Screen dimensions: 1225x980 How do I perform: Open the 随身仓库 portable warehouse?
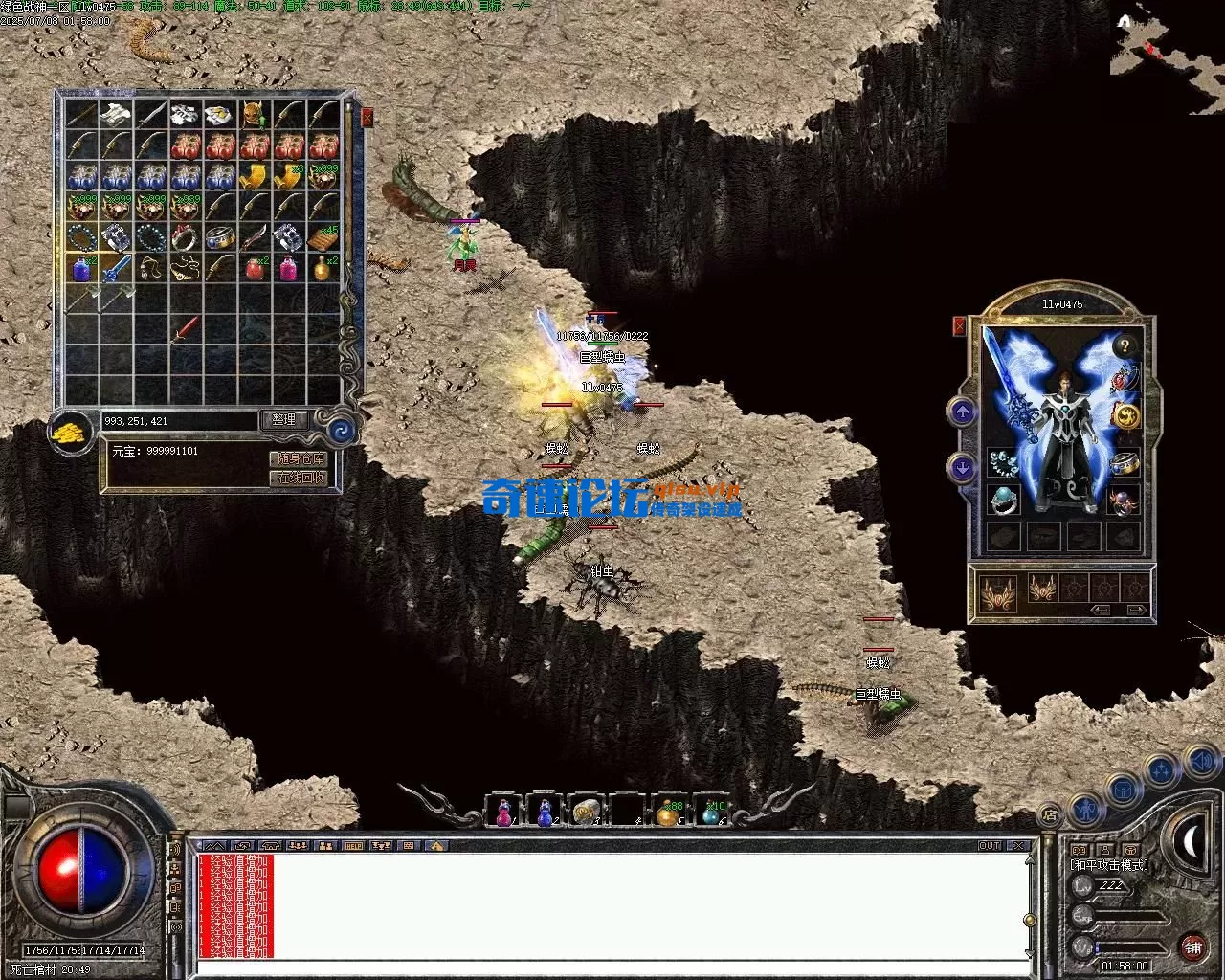tap(300, 459)
